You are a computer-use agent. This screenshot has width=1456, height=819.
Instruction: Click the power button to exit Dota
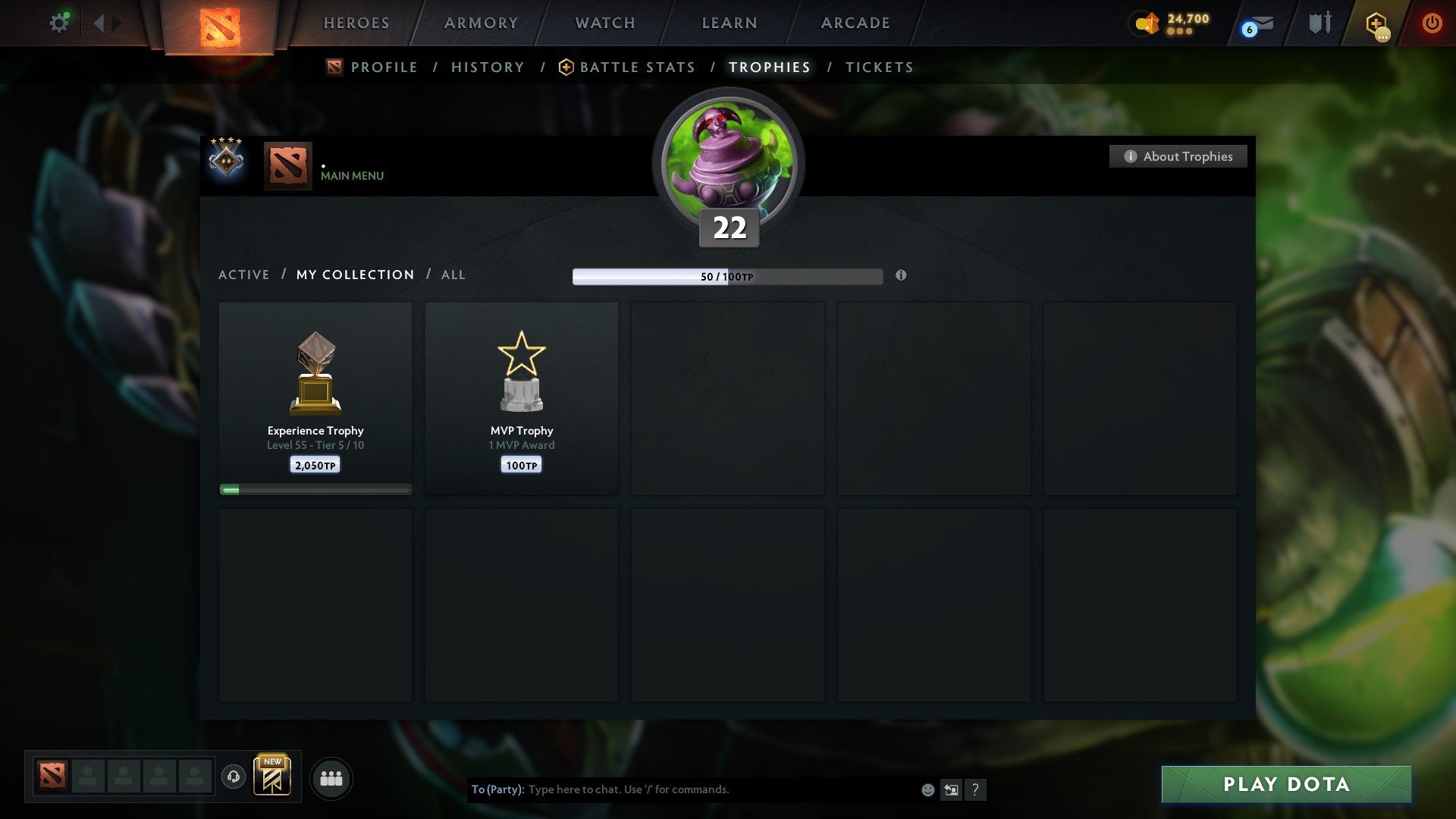coord(1432,23)
